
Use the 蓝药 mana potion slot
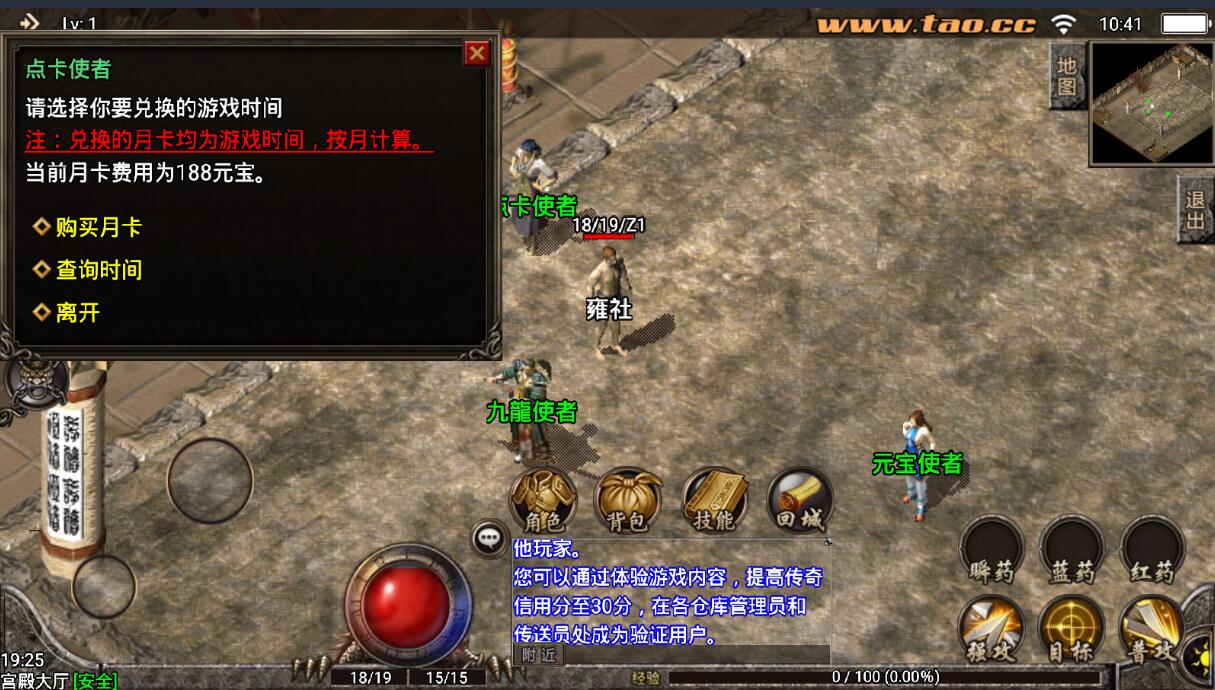[x=1071, y=550]
